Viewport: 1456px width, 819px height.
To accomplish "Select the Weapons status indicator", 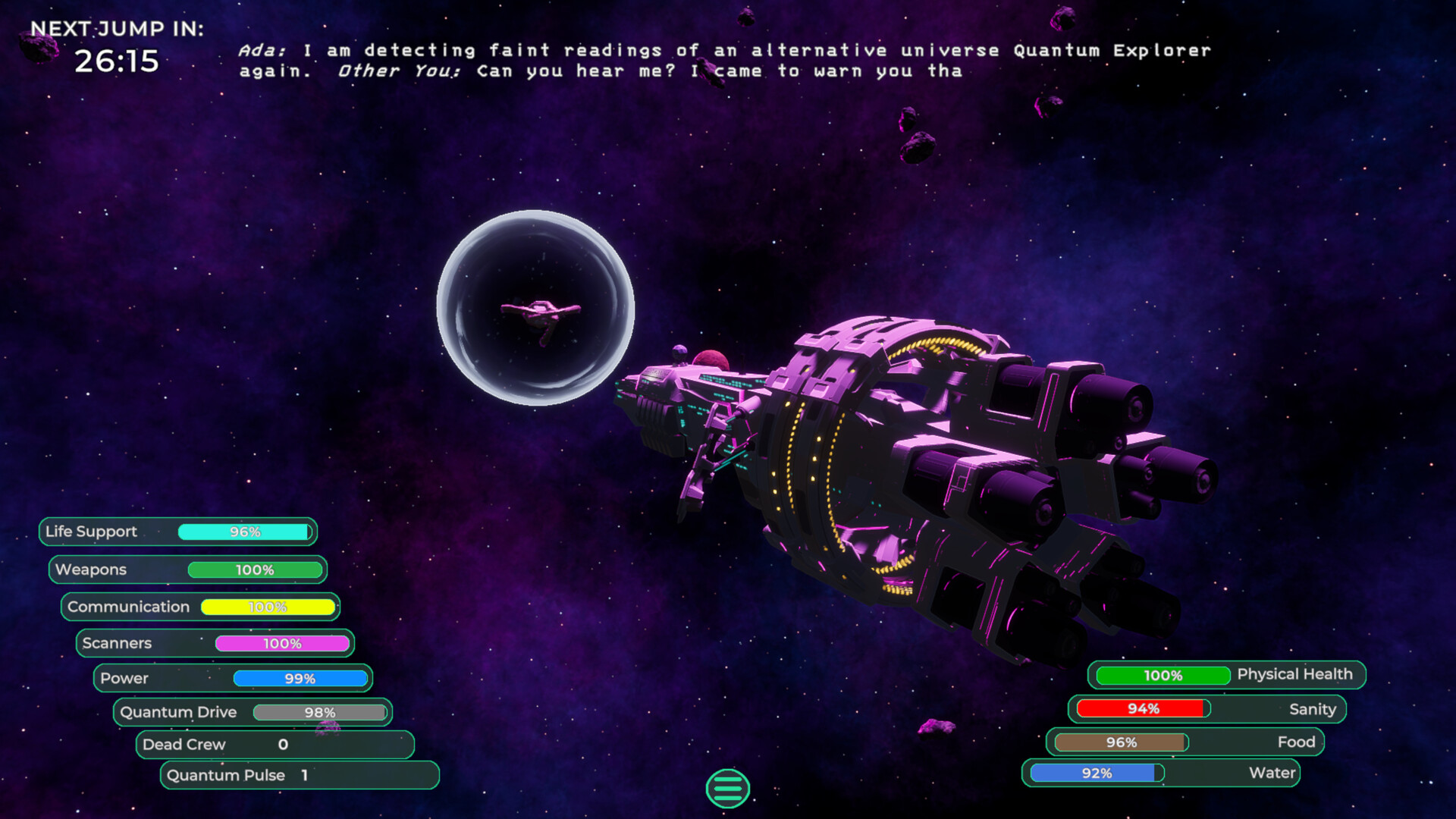I will coord(188,570).
